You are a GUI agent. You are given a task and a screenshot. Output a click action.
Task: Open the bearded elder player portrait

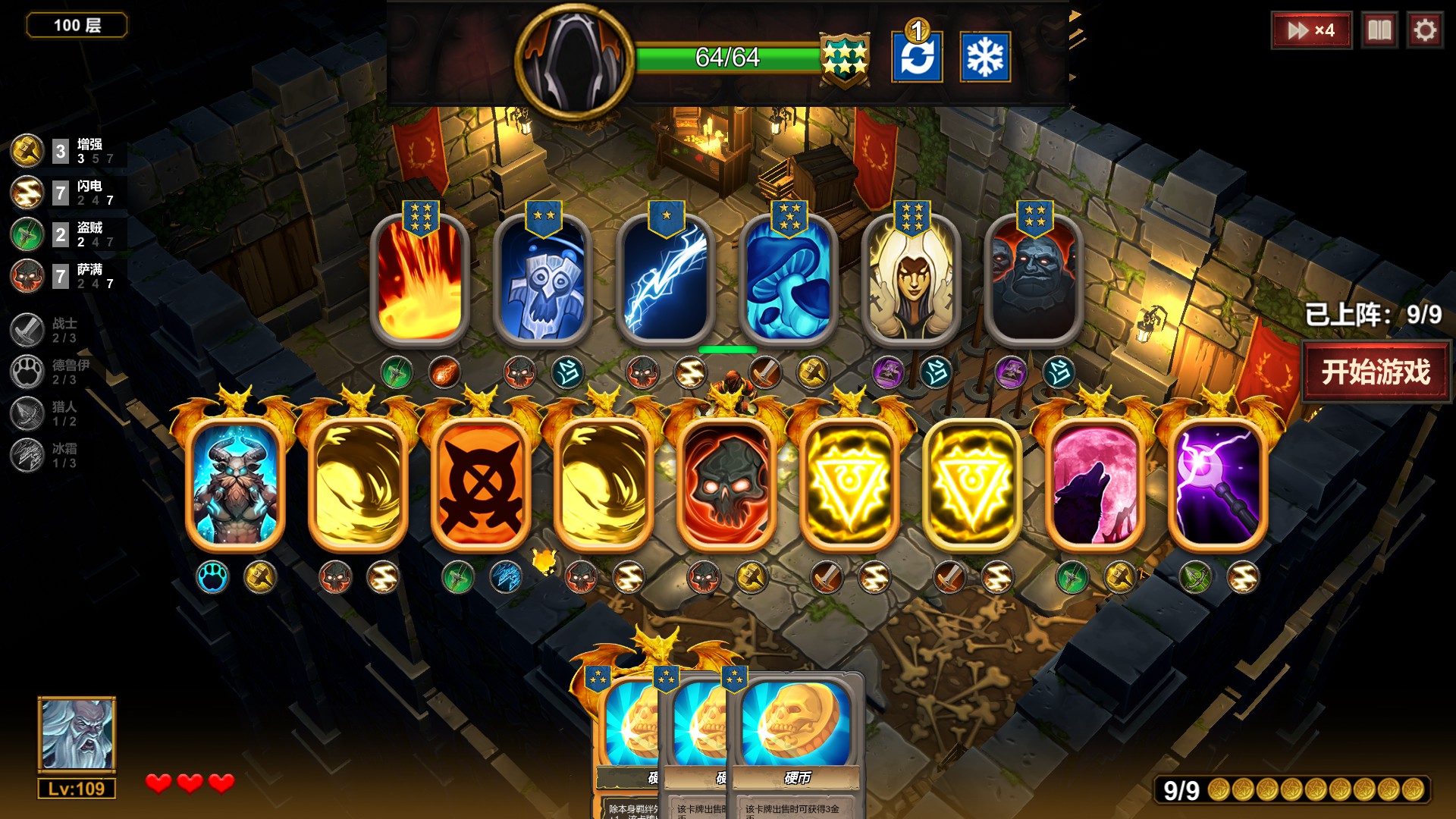click(77, 734)
